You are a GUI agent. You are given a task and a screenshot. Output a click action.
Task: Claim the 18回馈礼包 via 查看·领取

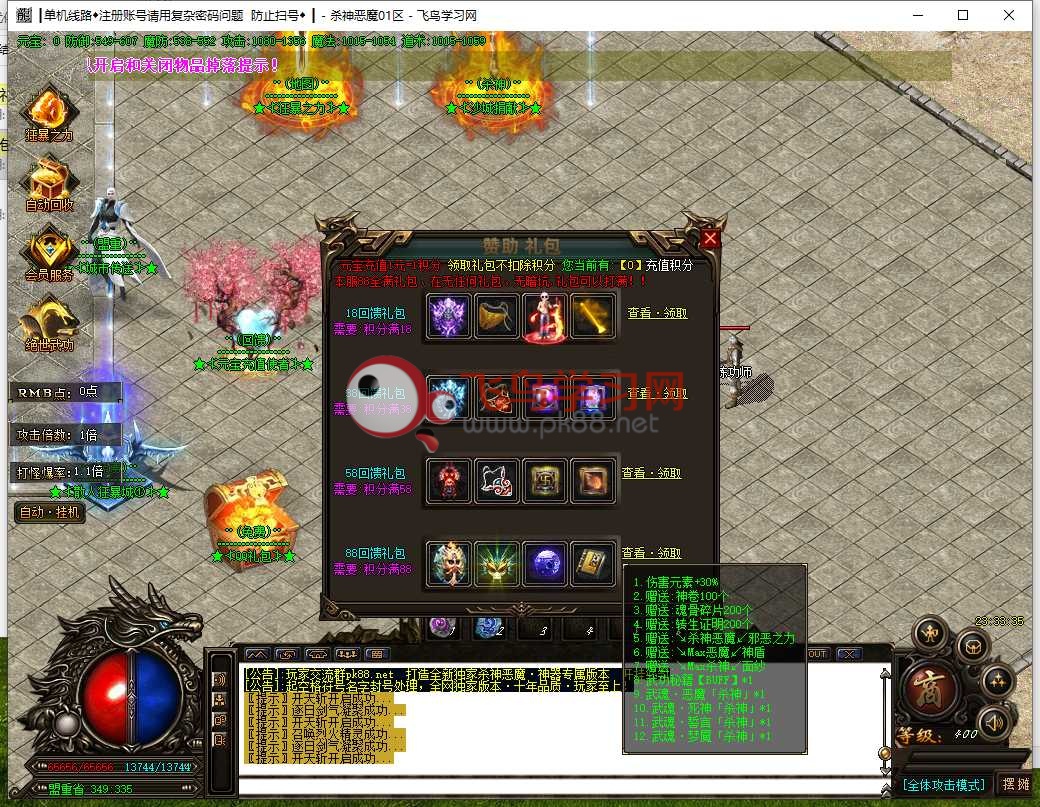coord(656,313)
